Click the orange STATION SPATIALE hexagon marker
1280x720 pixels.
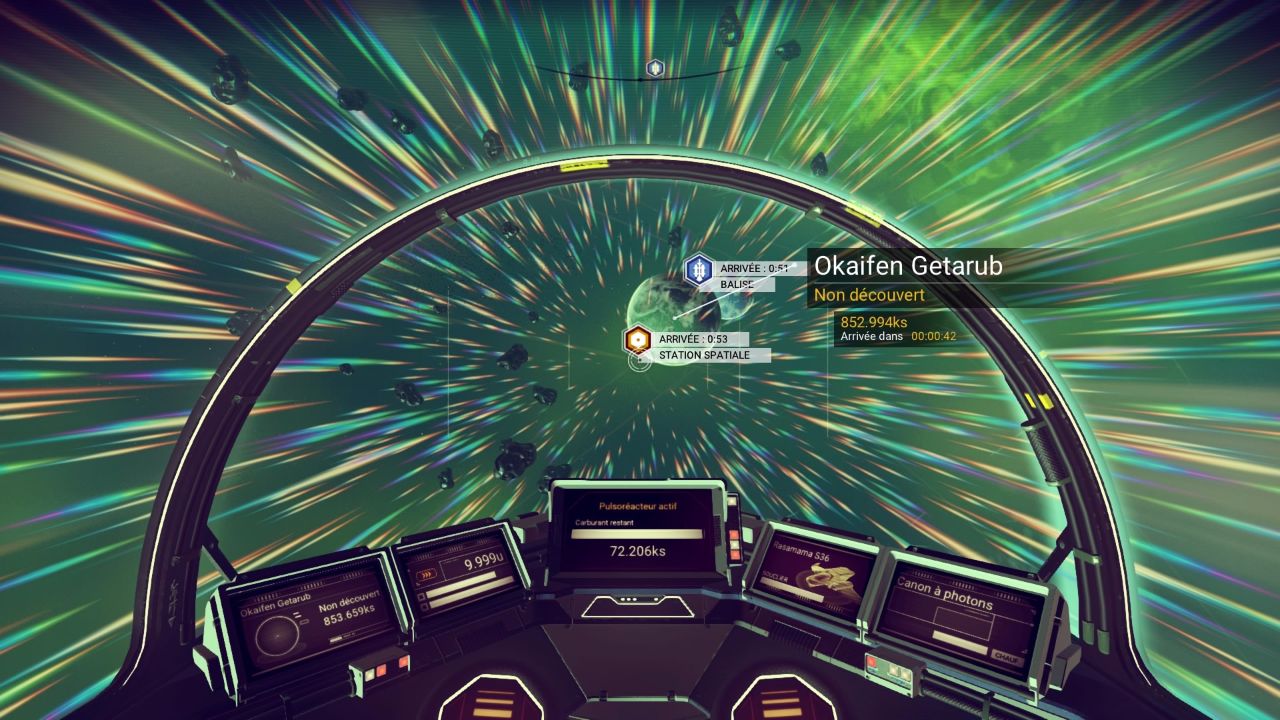coord(637,338)
